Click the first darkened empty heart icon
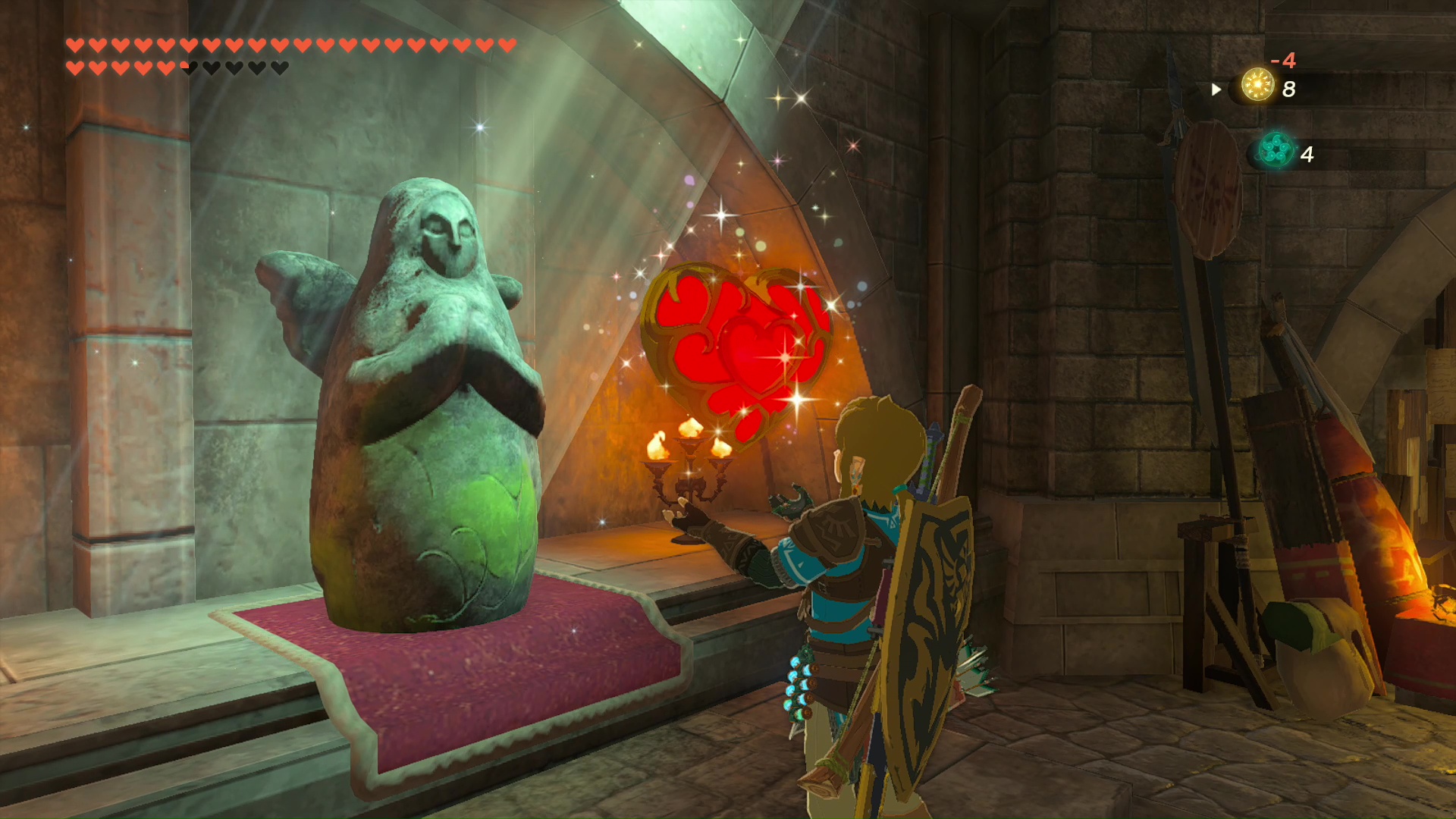This screenshot has width=1456, height=819. [210, 67]
